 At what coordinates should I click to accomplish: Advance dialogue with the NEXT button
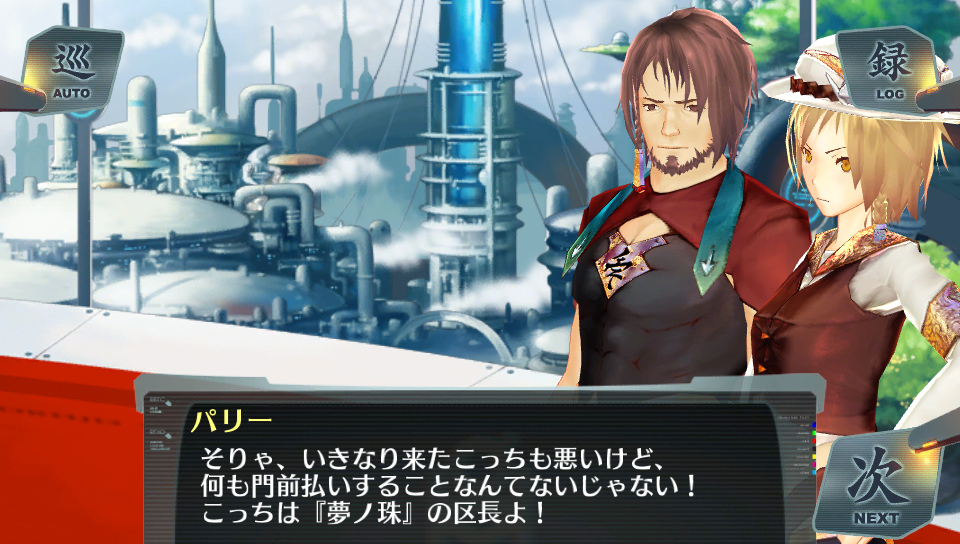tap(875, 486)
